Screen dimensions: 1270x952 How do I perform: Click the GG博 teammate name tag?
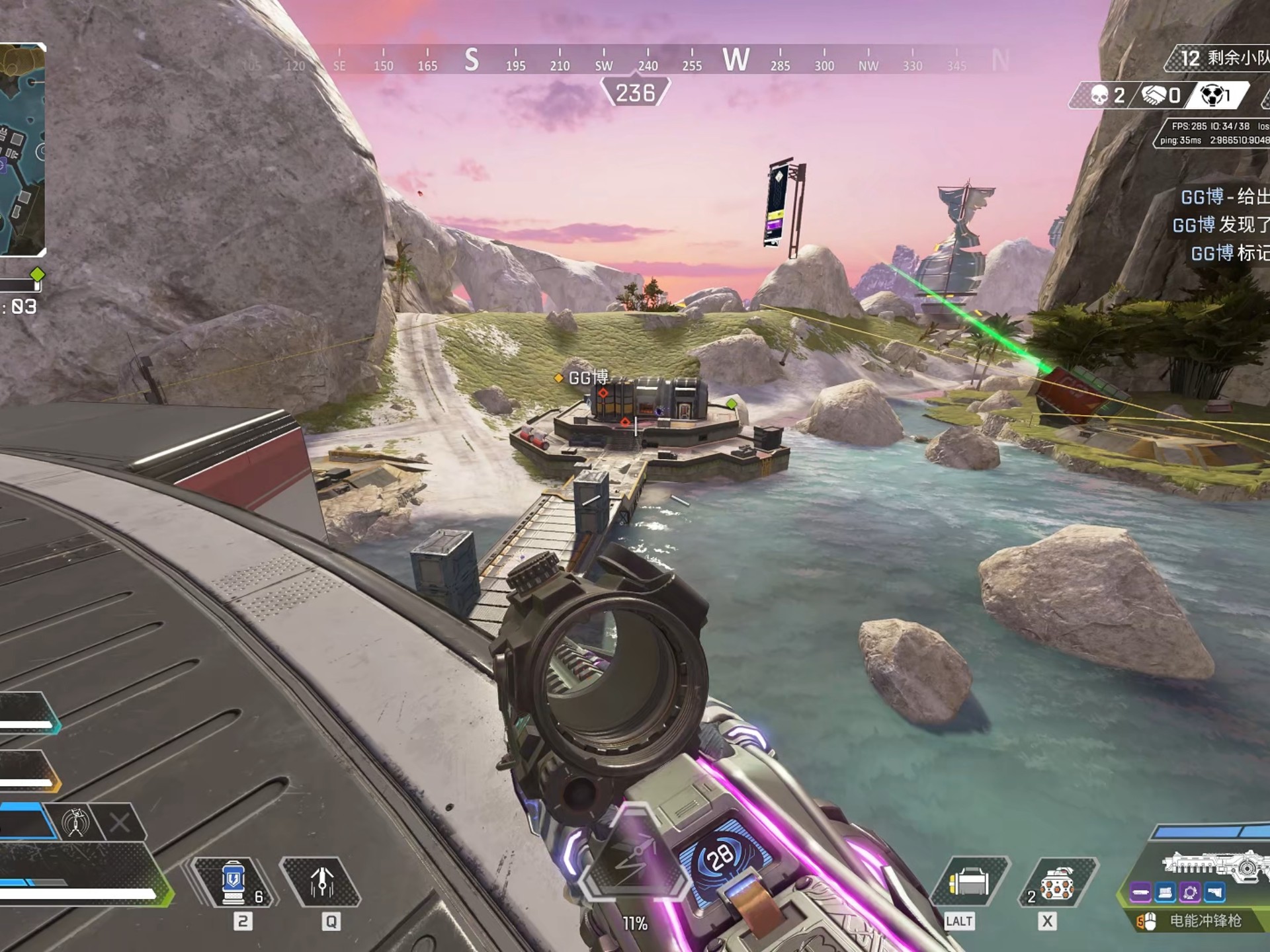tap(587, 377)
